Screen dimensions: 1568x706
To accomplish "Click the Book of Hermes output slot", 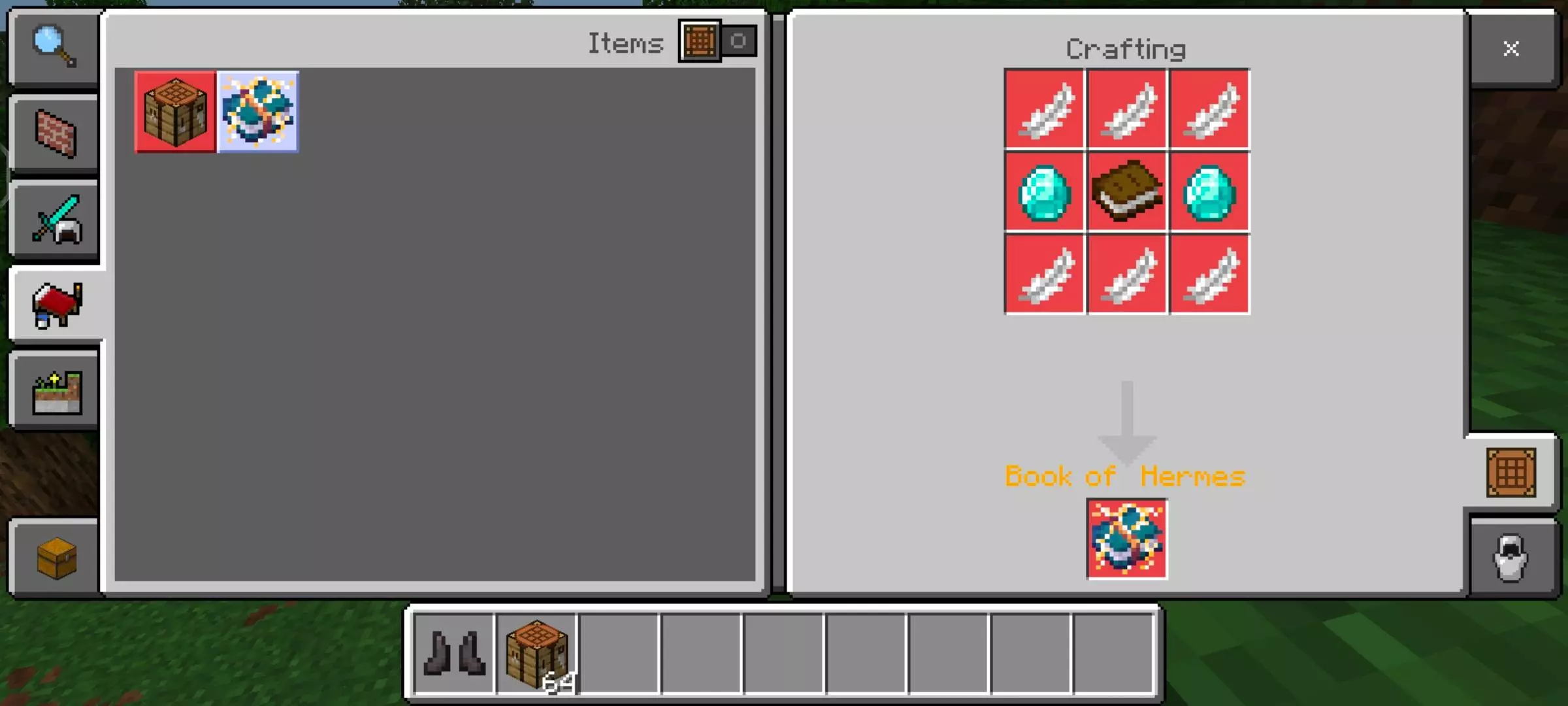I will (x=1127, y=539).
